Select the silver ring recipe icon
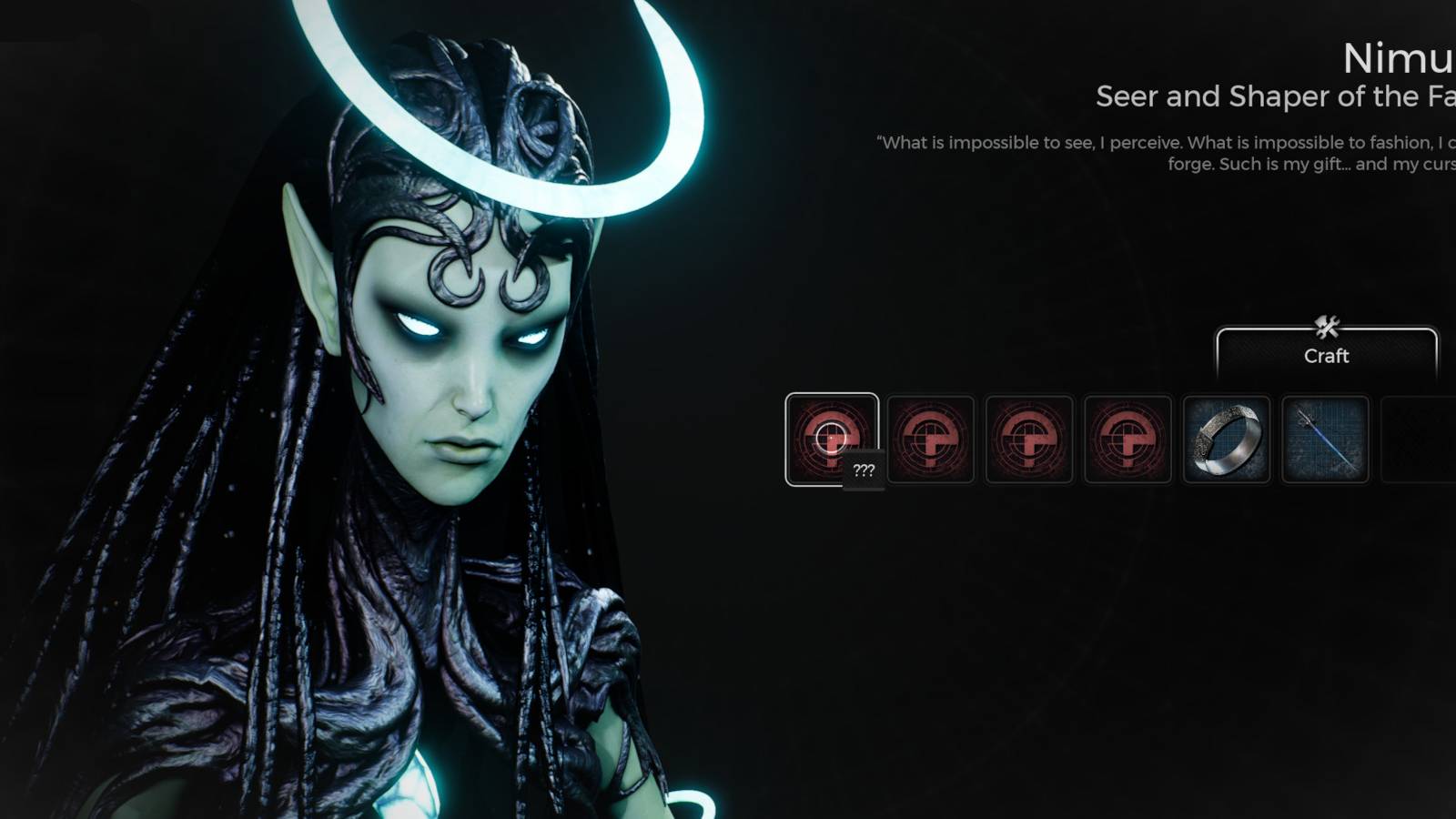This screenshot has width=1456, height=819. tap(1227, 440)
